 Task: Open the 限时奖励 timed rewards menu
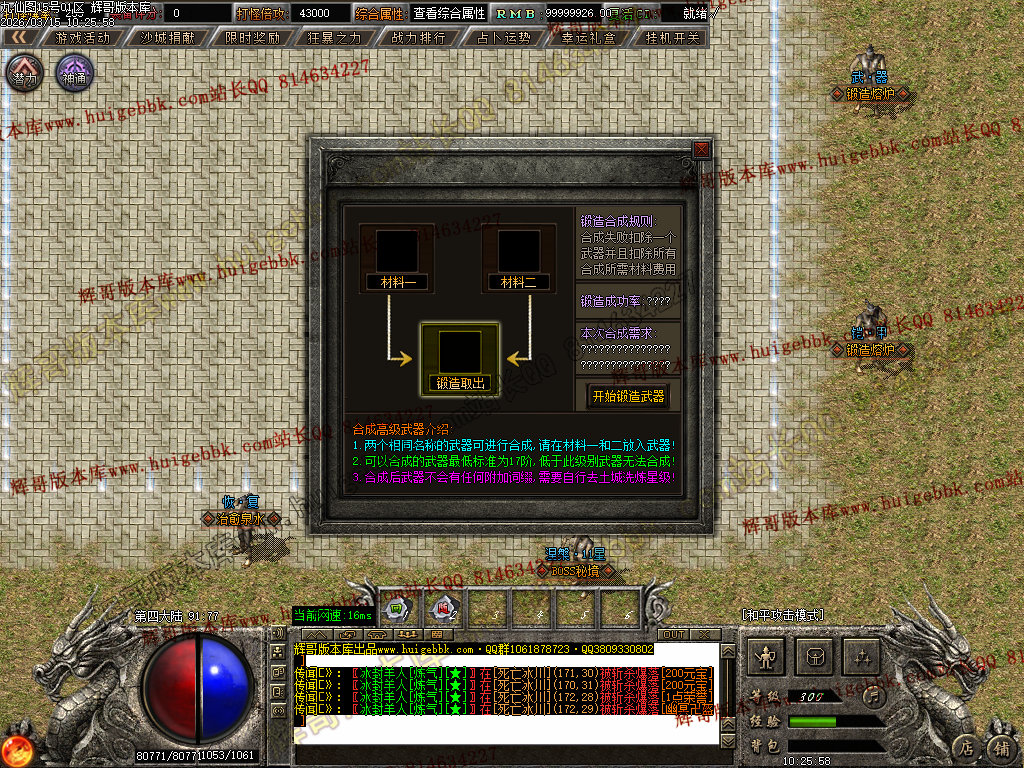[x=252, y=37]
